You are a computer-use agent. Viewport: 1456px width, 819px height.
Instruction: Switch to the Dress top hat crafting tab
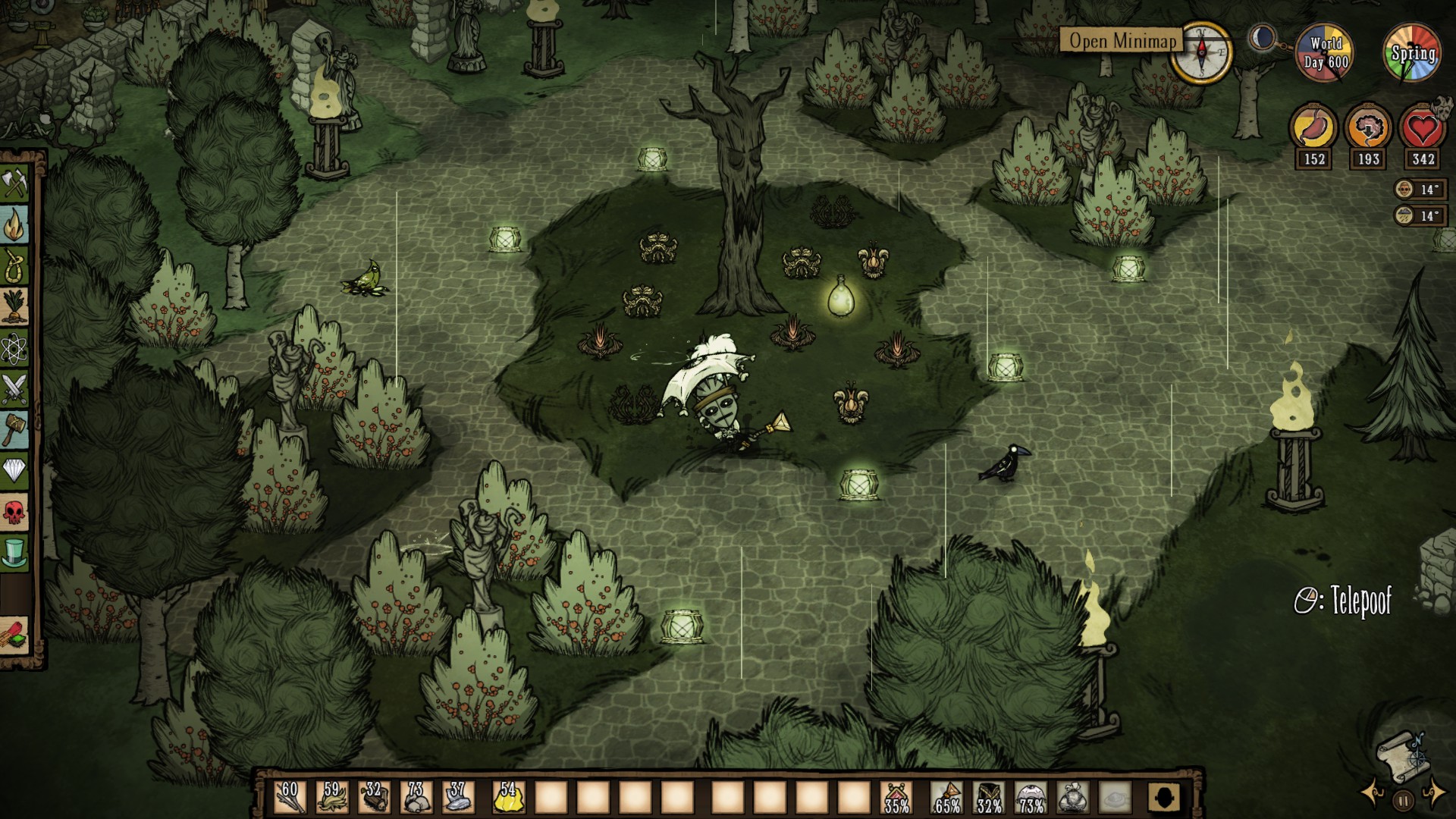(x=14, y=554)
